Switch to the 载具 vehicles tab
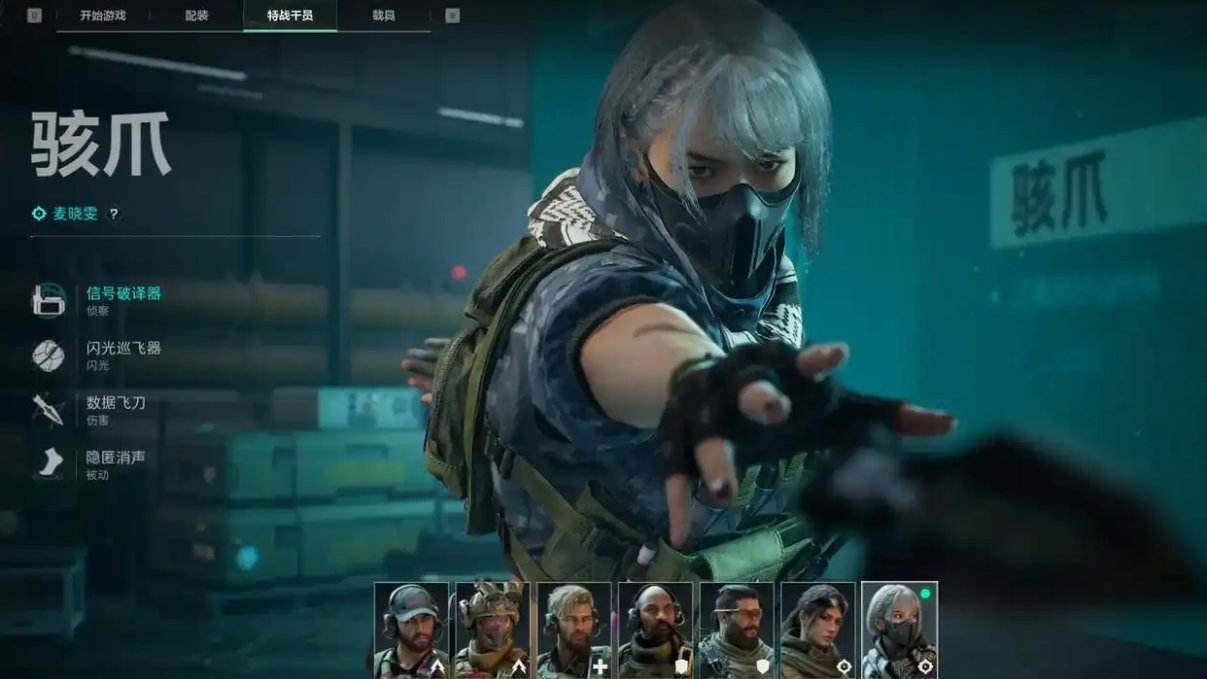The height and width of the screenshot is (679, 1207). coord(383,16)
